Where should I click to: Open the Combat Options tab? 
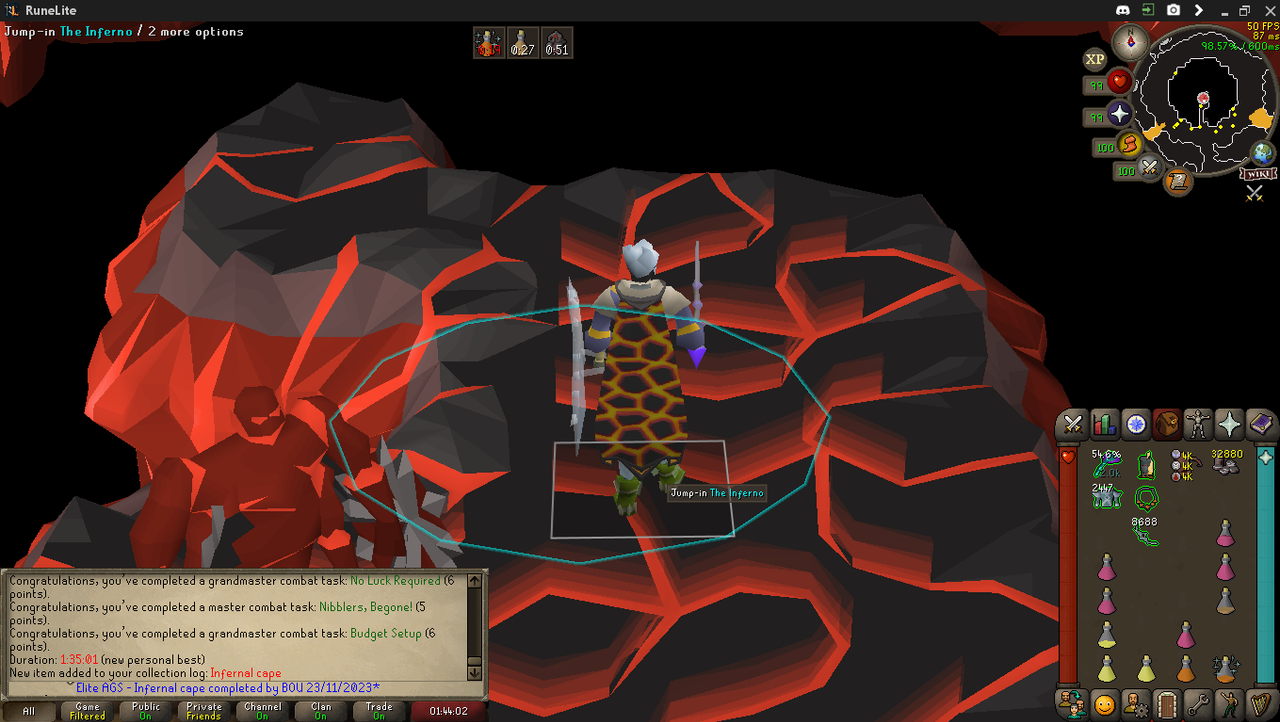point(1073,424)
